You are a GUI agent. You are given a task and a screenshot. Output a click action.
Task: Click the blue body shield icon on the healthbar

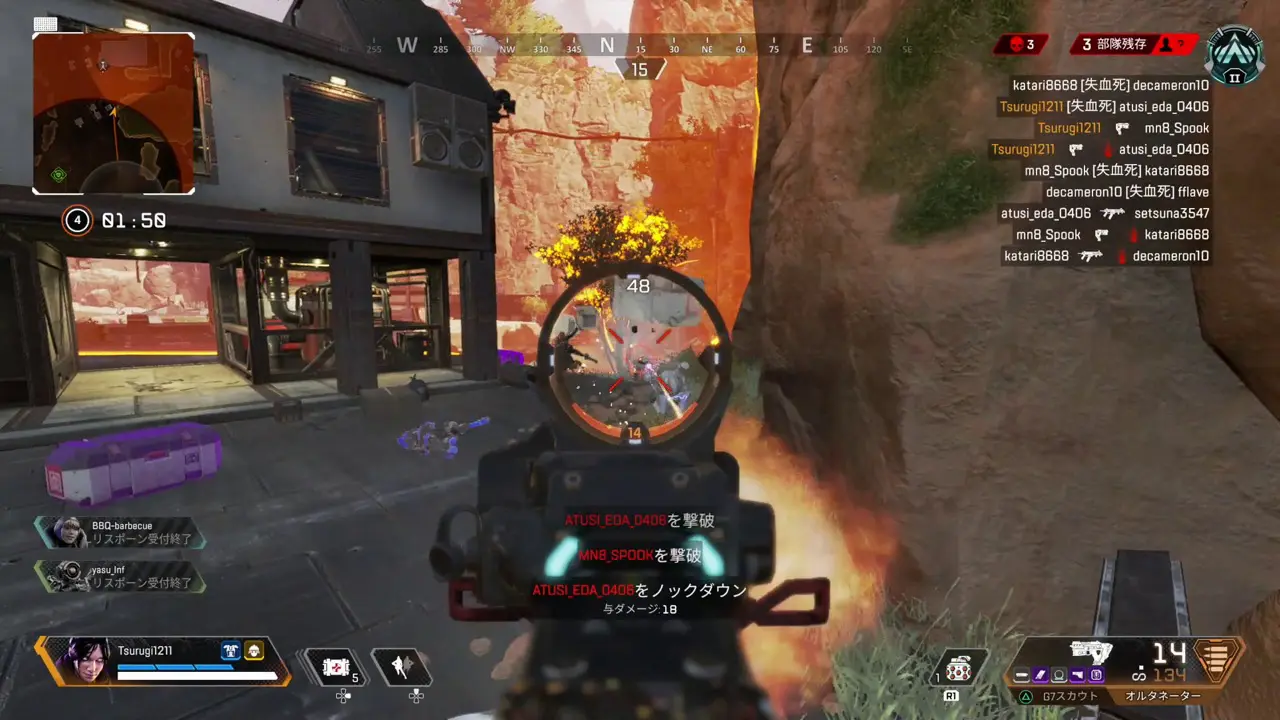point(231,651)
